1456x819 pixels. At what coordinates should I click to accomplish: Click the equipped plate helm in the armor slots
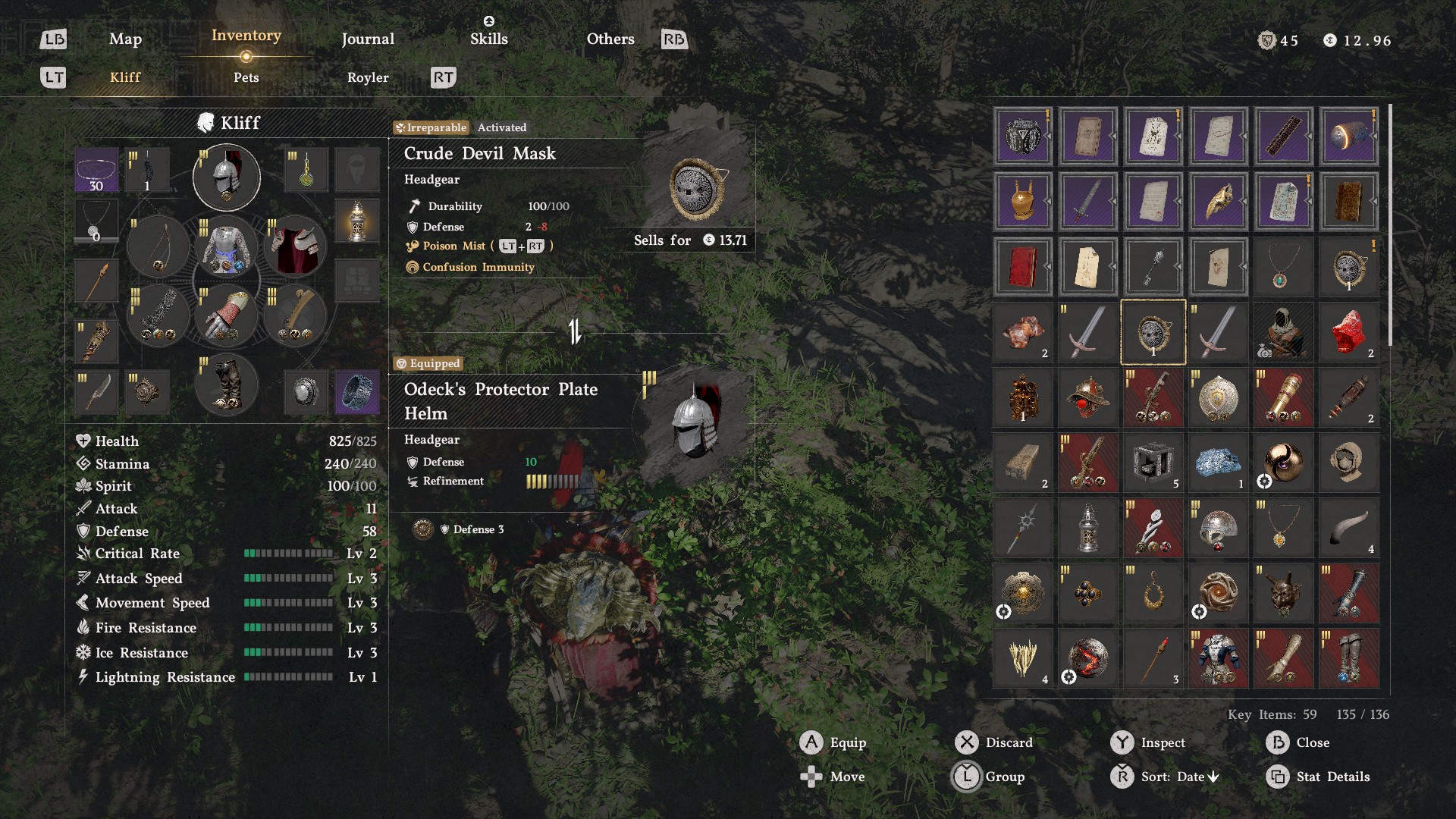click(226, 176)
